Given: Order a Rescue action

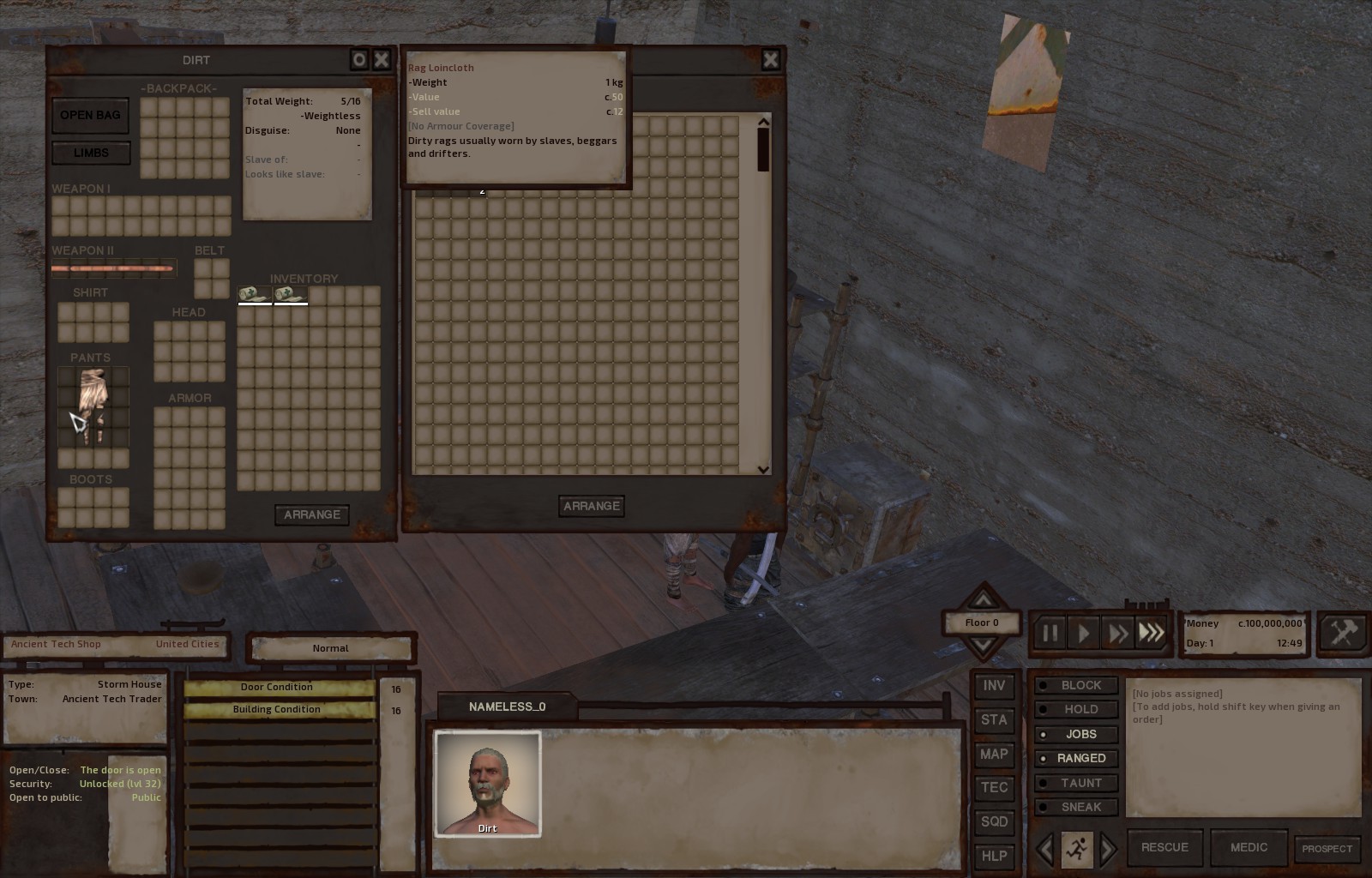Looking at the screenshot, I should [1164, 847].
